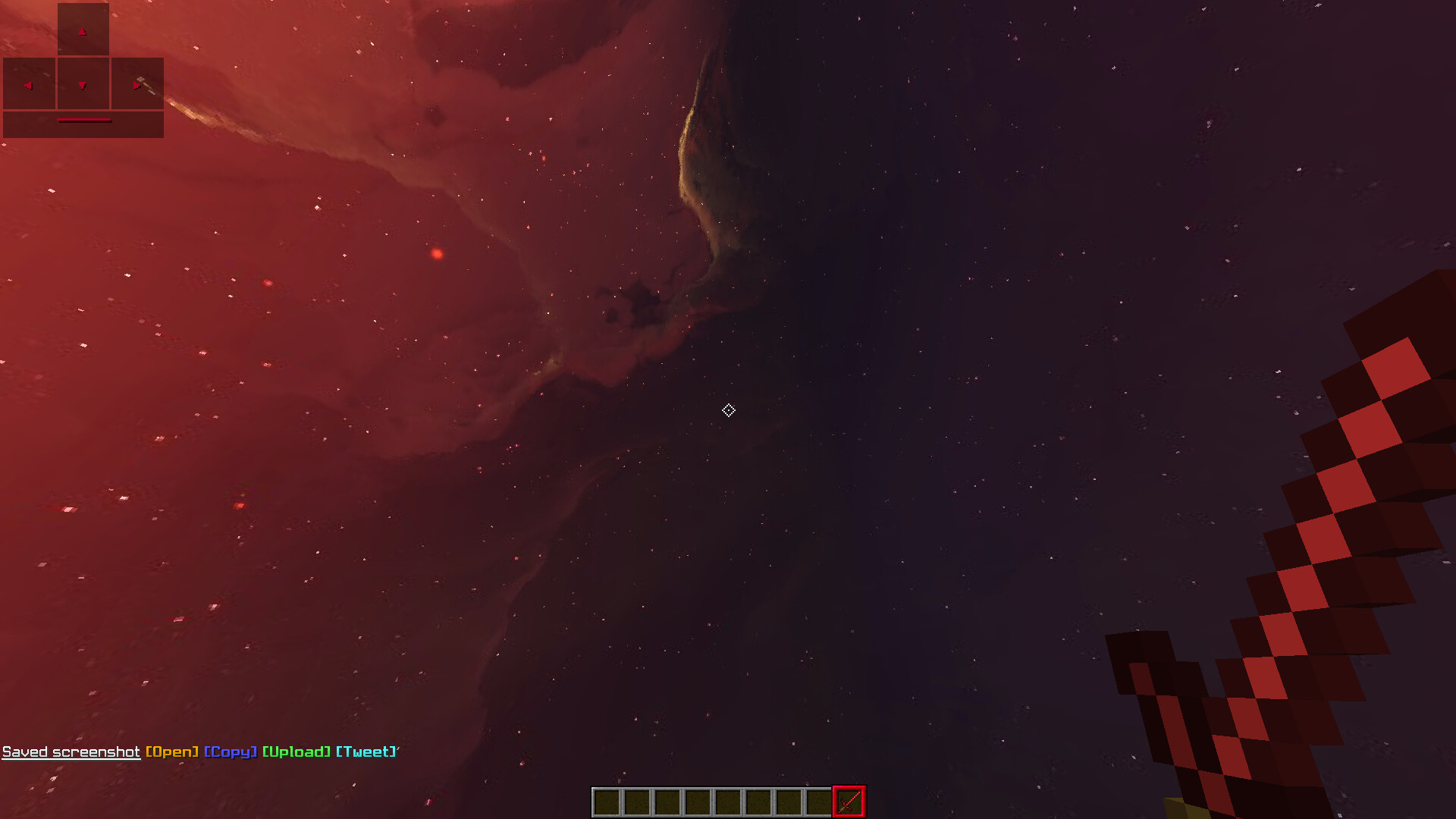Copy the screenshot with [Copy]
1456x819 pixels.
tap(231, 752)
